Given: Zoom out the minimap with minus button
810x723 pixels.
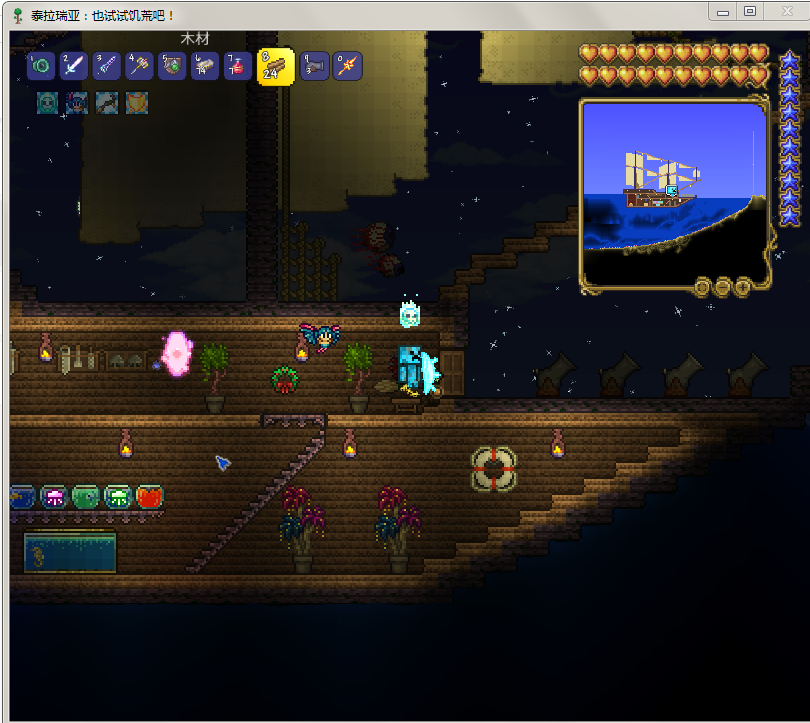Looking at the screenshot, I should click(x=722, y=287).
